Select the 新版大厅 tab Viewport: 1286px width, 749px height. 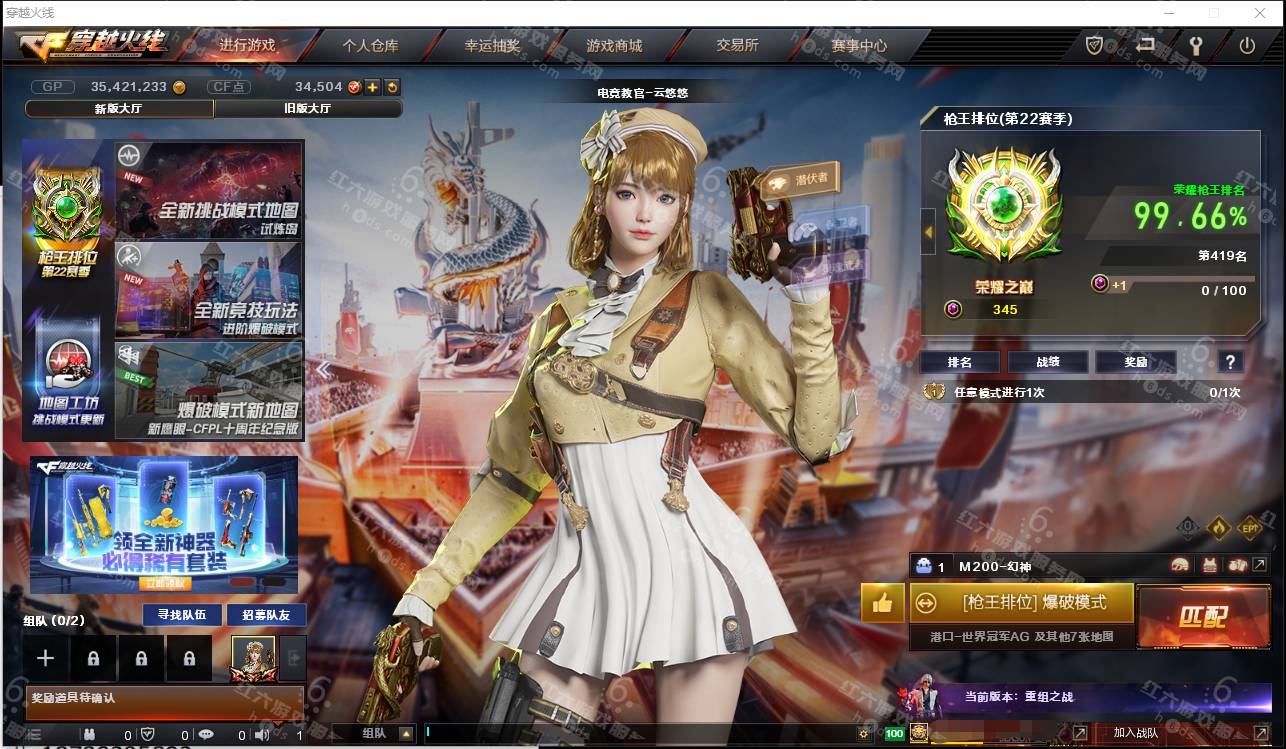pyautogui.click(x=119, y=108)
